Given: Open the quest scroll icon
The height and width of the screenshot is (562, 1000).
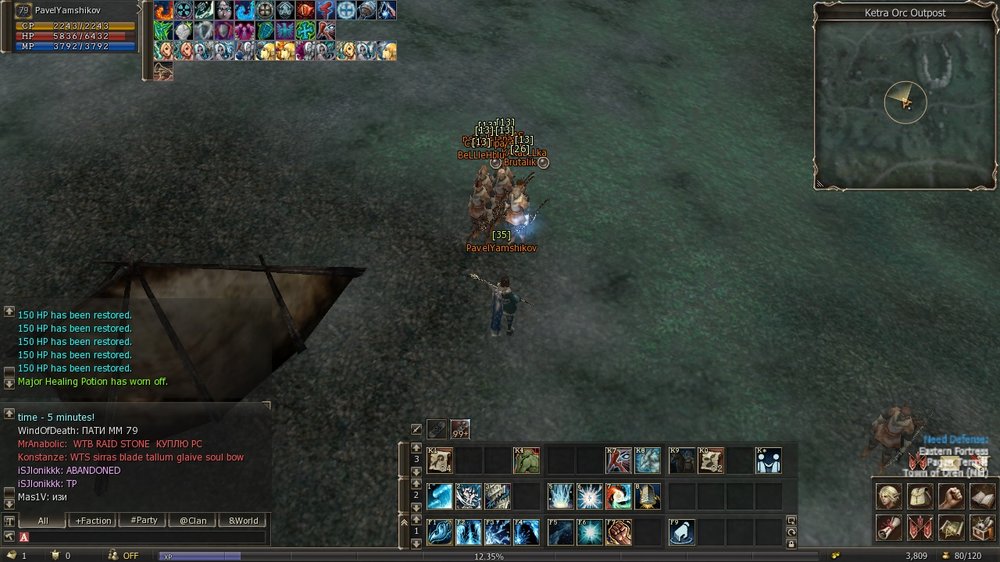Looking at the screenshot, I should [888, 526].
